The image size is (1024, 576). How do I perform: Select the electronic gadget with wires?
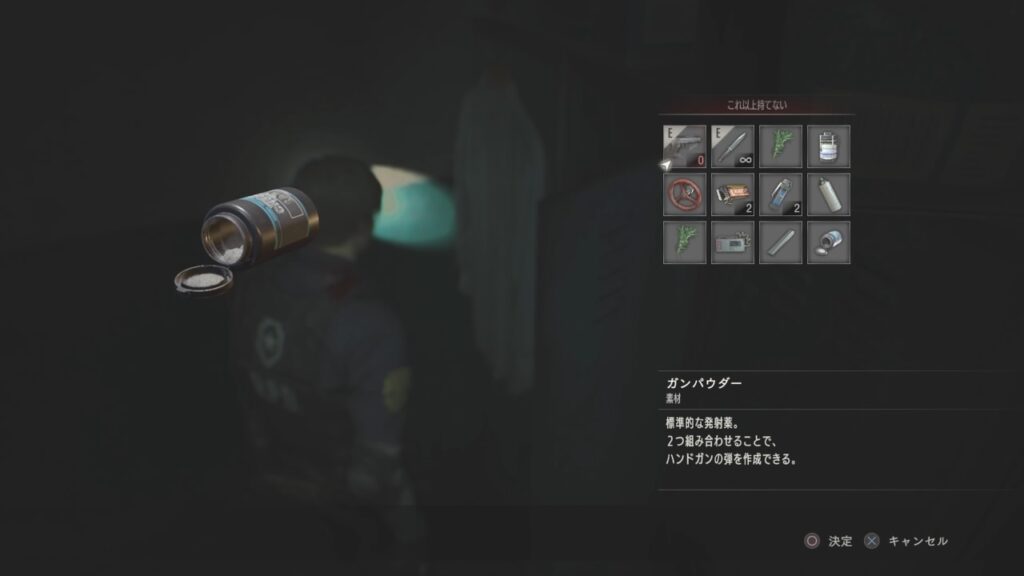tap(732, 243)
